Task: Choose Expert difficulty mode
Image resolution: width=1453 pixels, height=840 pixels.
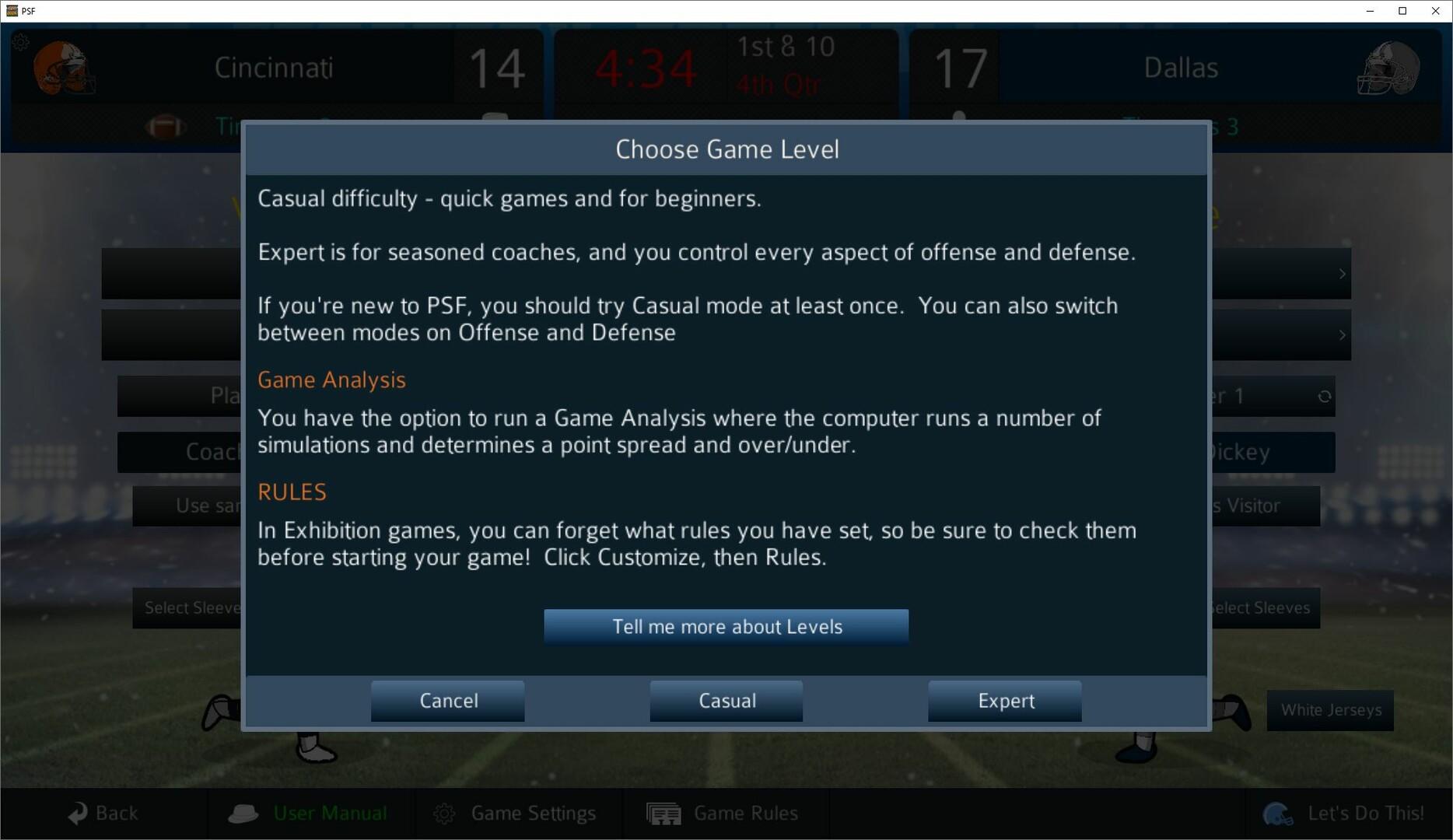Action: click(x=1004, y=701)
